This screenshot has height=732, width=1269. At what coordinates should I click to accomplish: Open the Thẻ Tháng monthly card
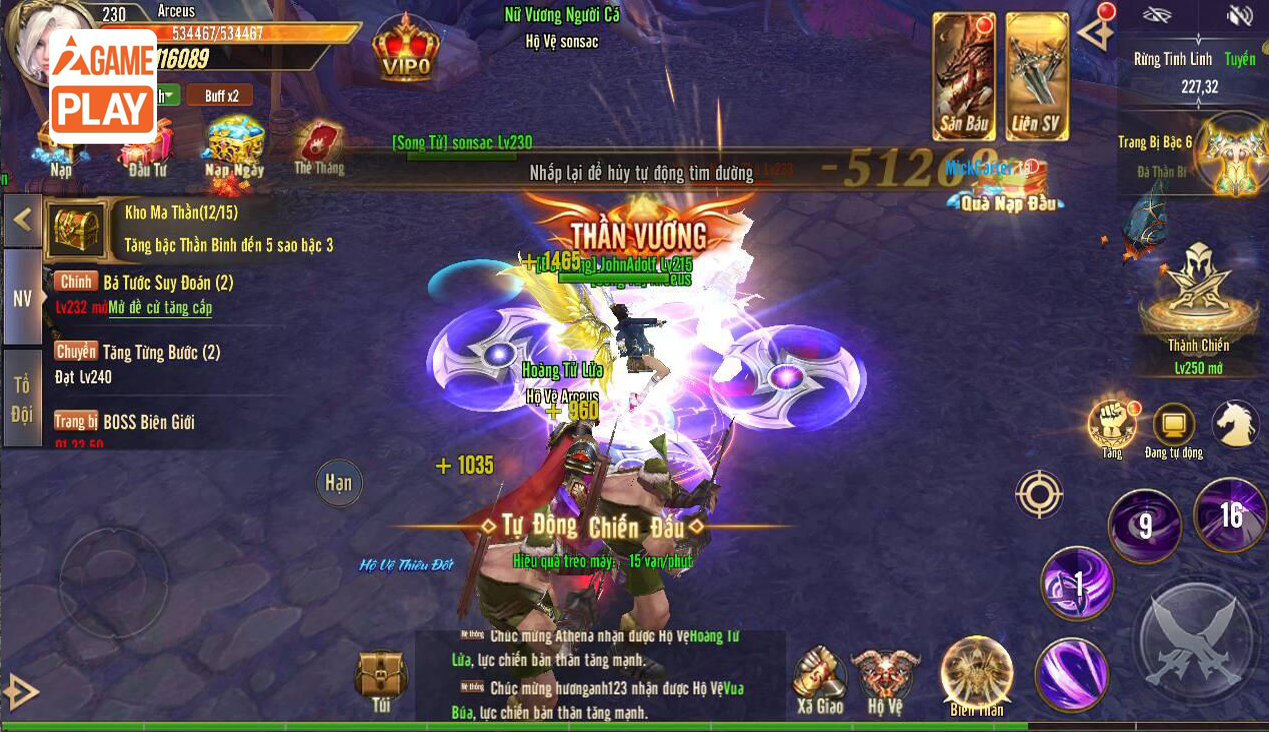319,148
